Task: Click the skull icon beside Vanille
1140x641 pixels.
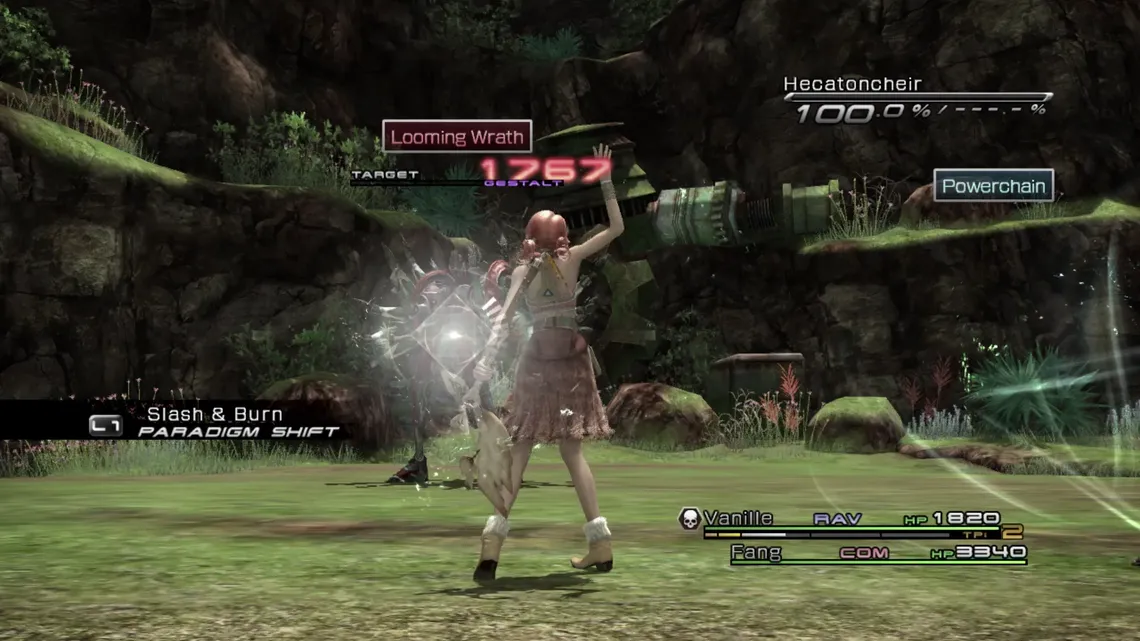Action: click(689, 518)
